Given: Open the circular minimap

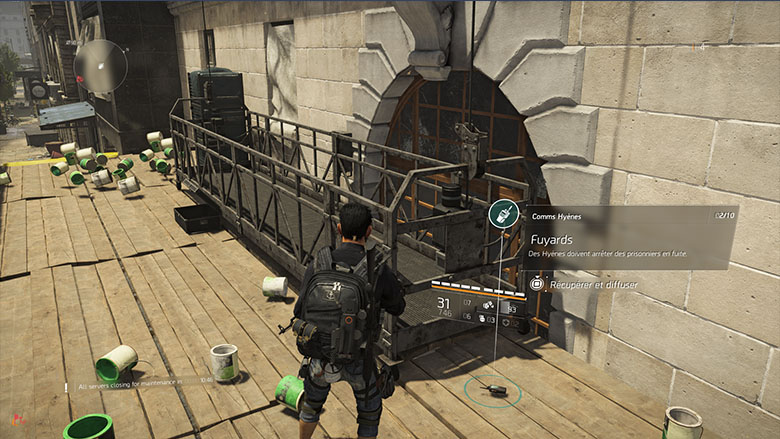Looking at the screenshot, I should pyautogui.click(x=100, y=65).
